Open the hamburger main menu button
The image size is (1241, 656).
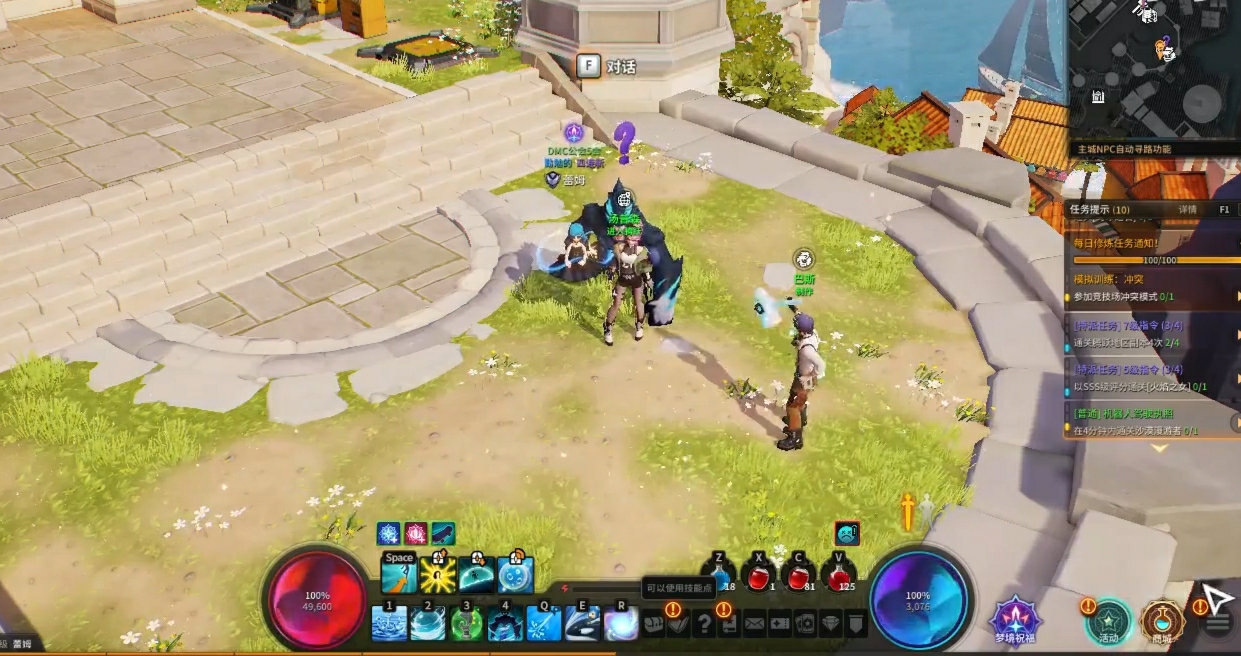coord(1217,624)
